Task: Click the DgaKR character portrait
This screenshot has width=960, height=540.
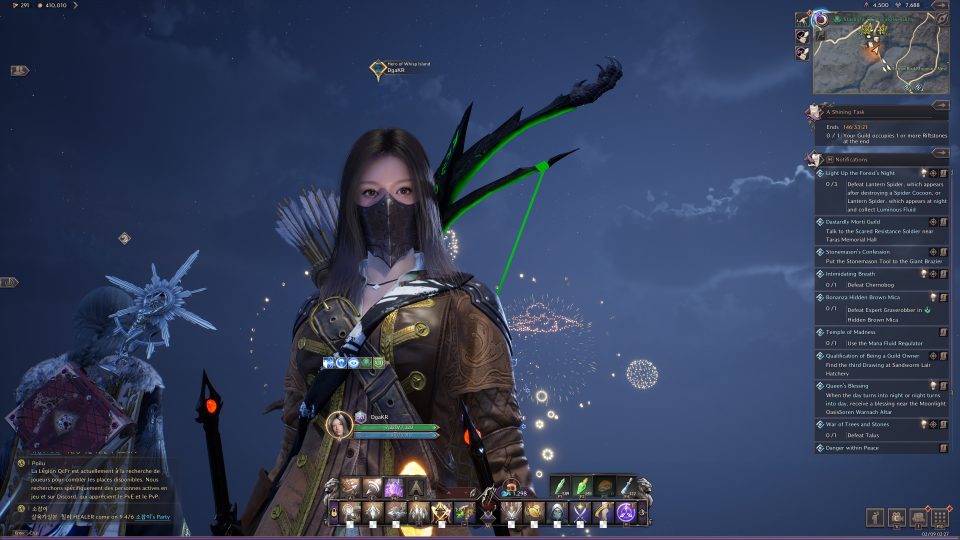Action: [340, 425]
